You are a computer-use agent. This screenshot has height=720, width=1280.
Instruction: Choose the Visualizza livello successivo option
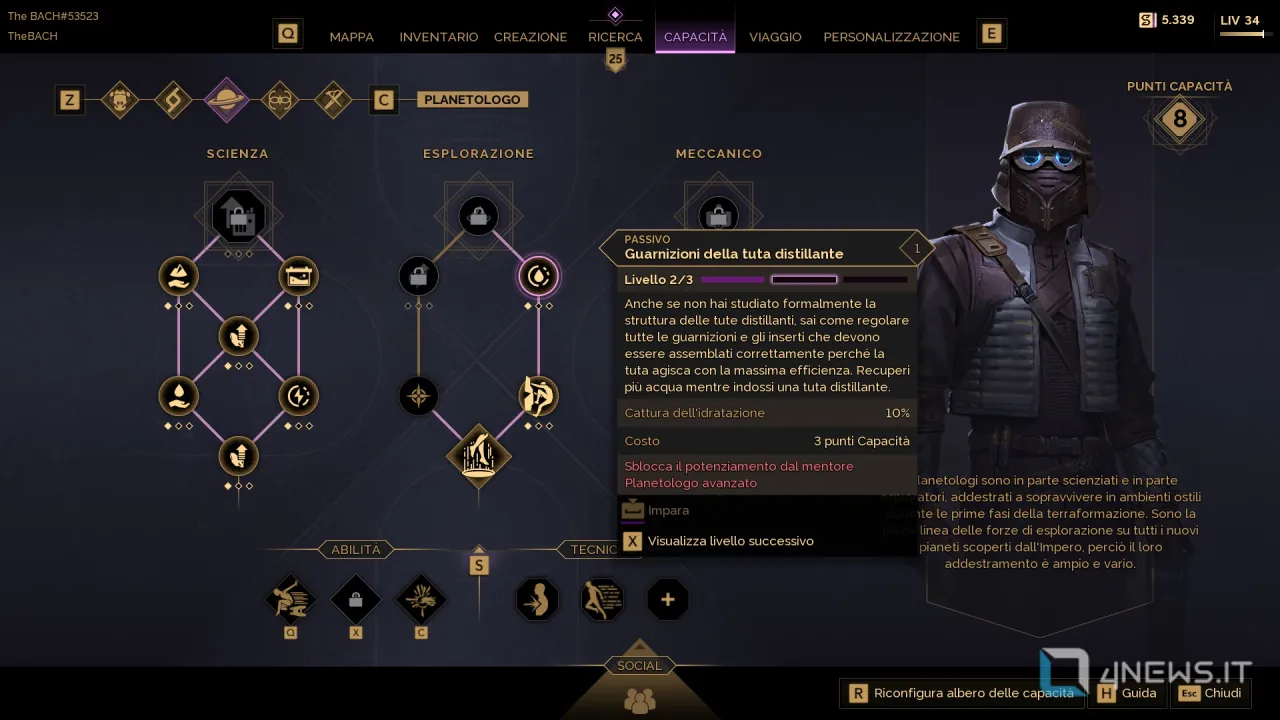pyautogui.click(x=730, y=541)
